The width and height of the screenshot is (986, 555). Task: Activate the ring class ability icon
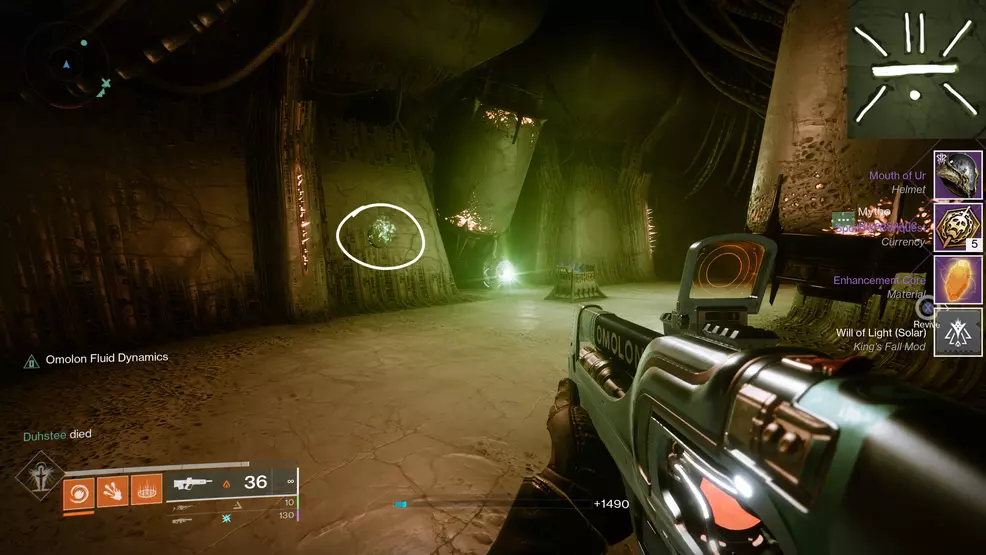(x=146, y=490)
